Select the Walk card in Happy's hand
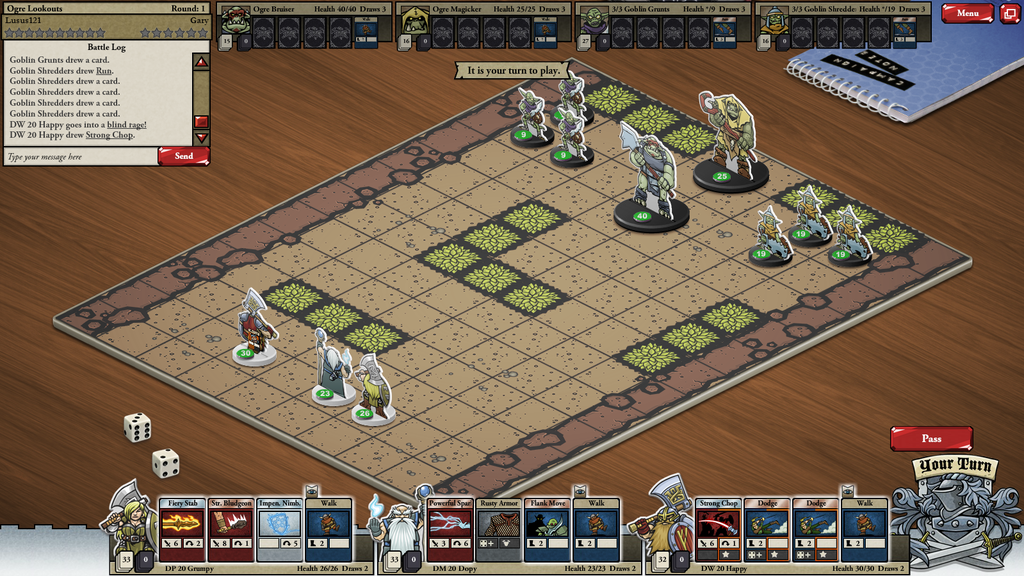Screen dimensions: 1024x576 pyautogui.click(x=865, y=529)
